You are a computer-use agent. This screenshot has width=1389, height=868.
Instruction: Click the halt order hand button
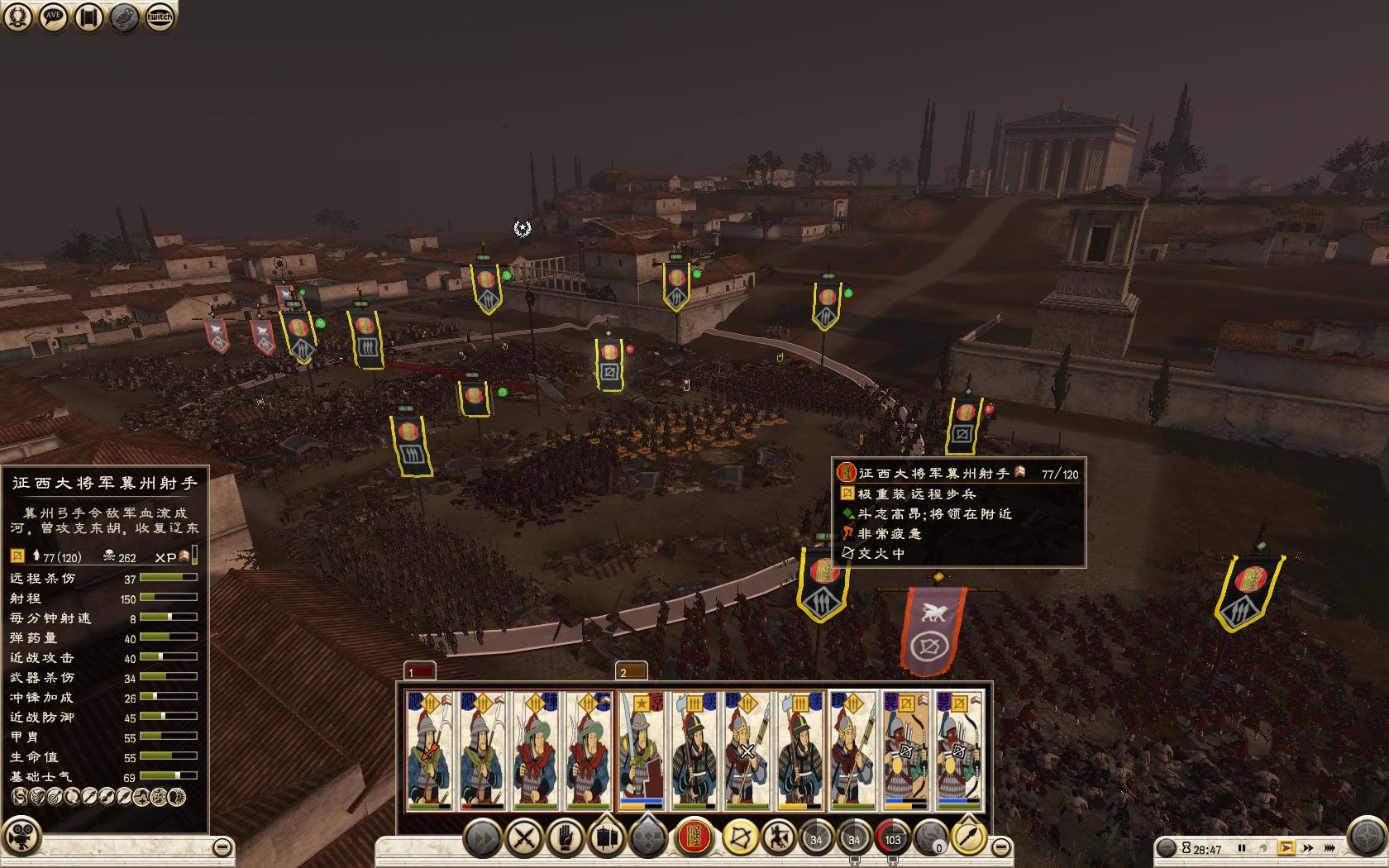pos(565,839)
